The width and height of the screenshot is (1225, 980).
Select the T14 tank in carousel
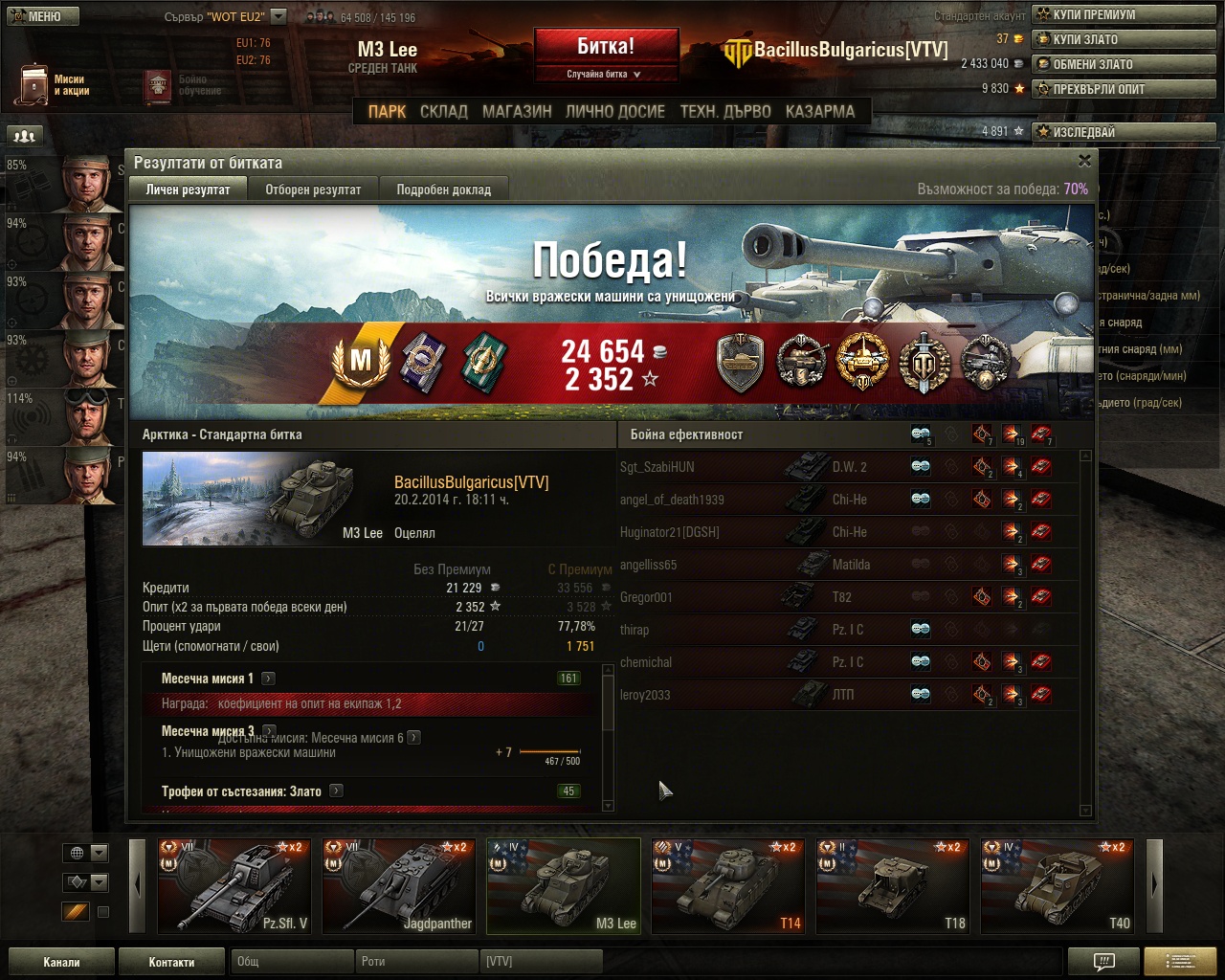727,886
